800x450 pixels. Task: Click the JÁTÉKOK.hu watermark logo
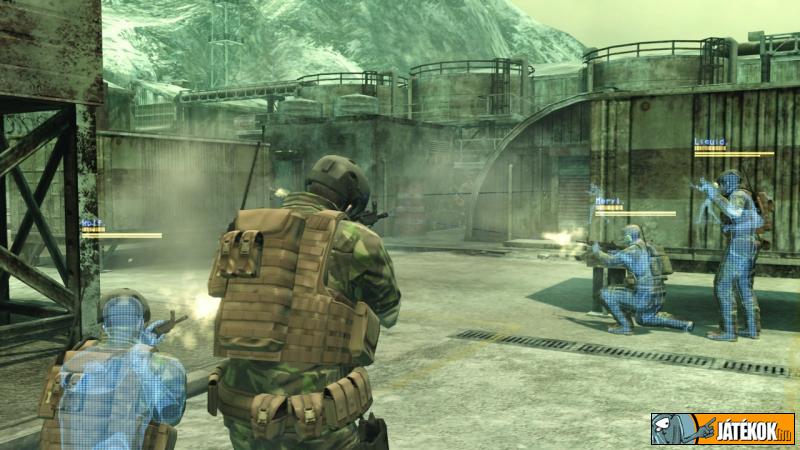(723, 429)
